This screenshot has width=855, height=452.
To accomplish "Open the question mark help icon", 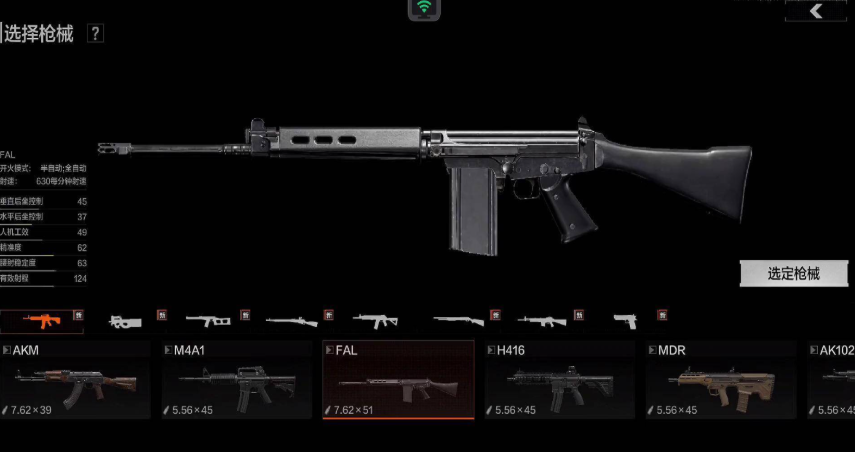I will (x=95, y=33).
